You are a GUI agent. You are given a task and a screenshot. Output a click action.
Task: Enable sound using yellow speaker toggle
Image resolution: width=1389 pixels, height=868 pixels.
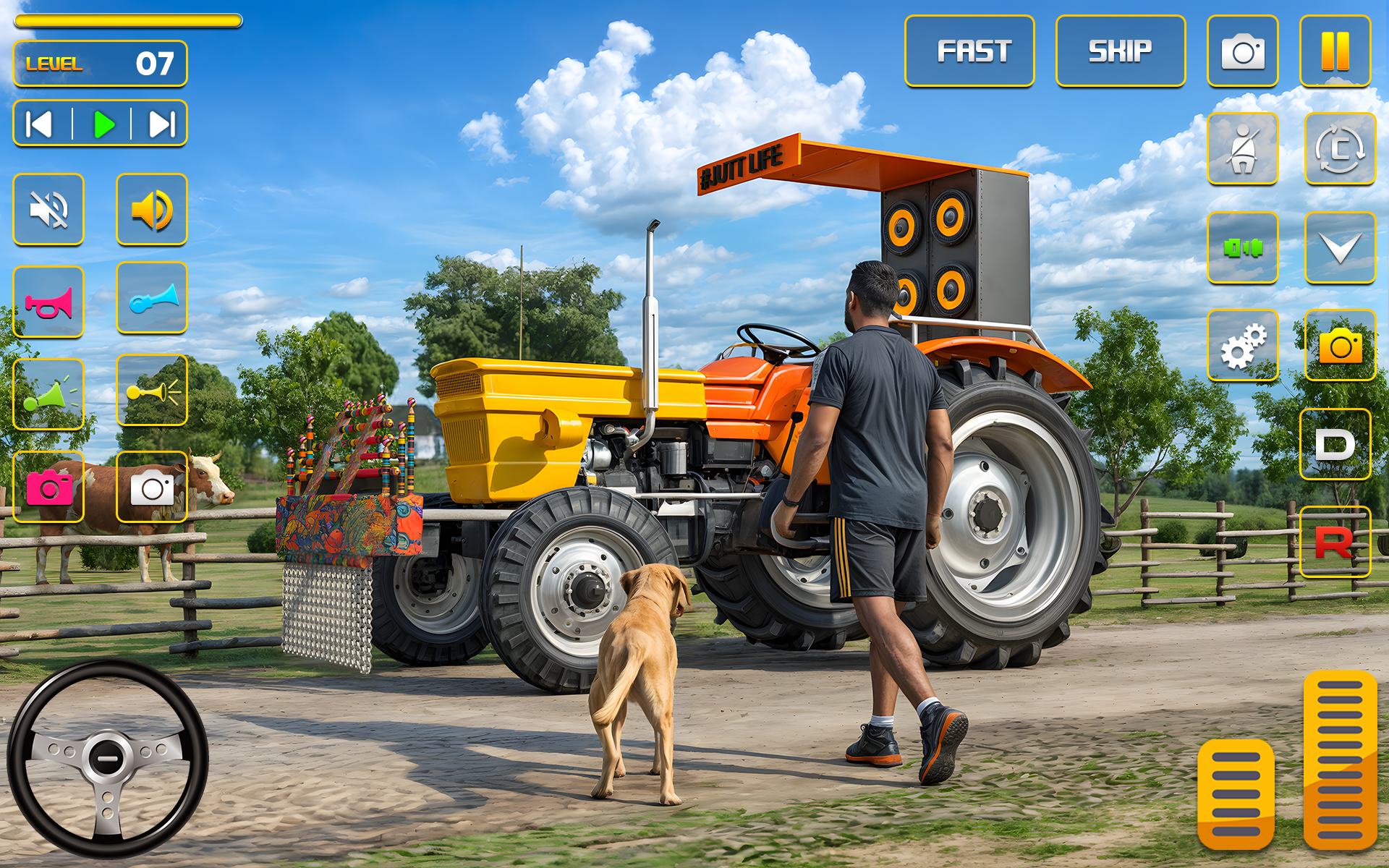pyautogui.click(x=151, y=209)
